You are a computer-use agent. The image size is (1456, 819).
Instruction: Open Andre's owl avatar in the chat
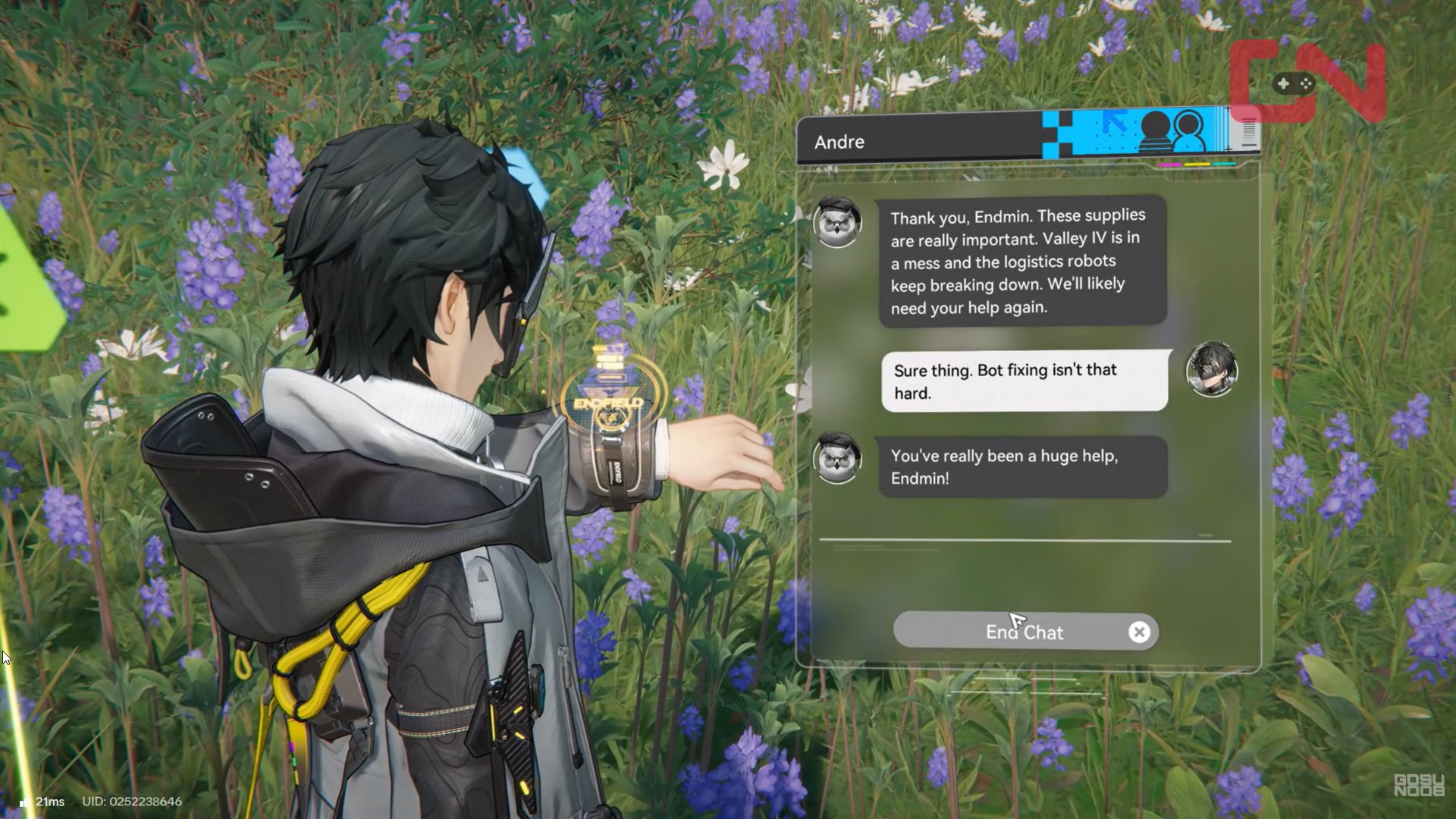[x=837, y=221]
